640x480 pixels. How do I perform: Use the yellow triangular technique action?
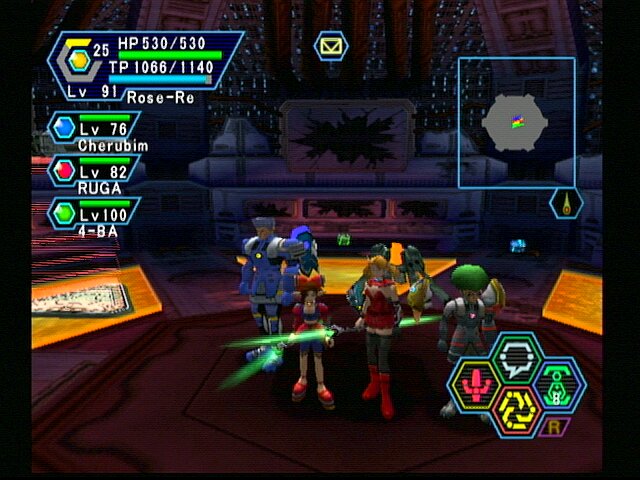(x=518, y=408)
